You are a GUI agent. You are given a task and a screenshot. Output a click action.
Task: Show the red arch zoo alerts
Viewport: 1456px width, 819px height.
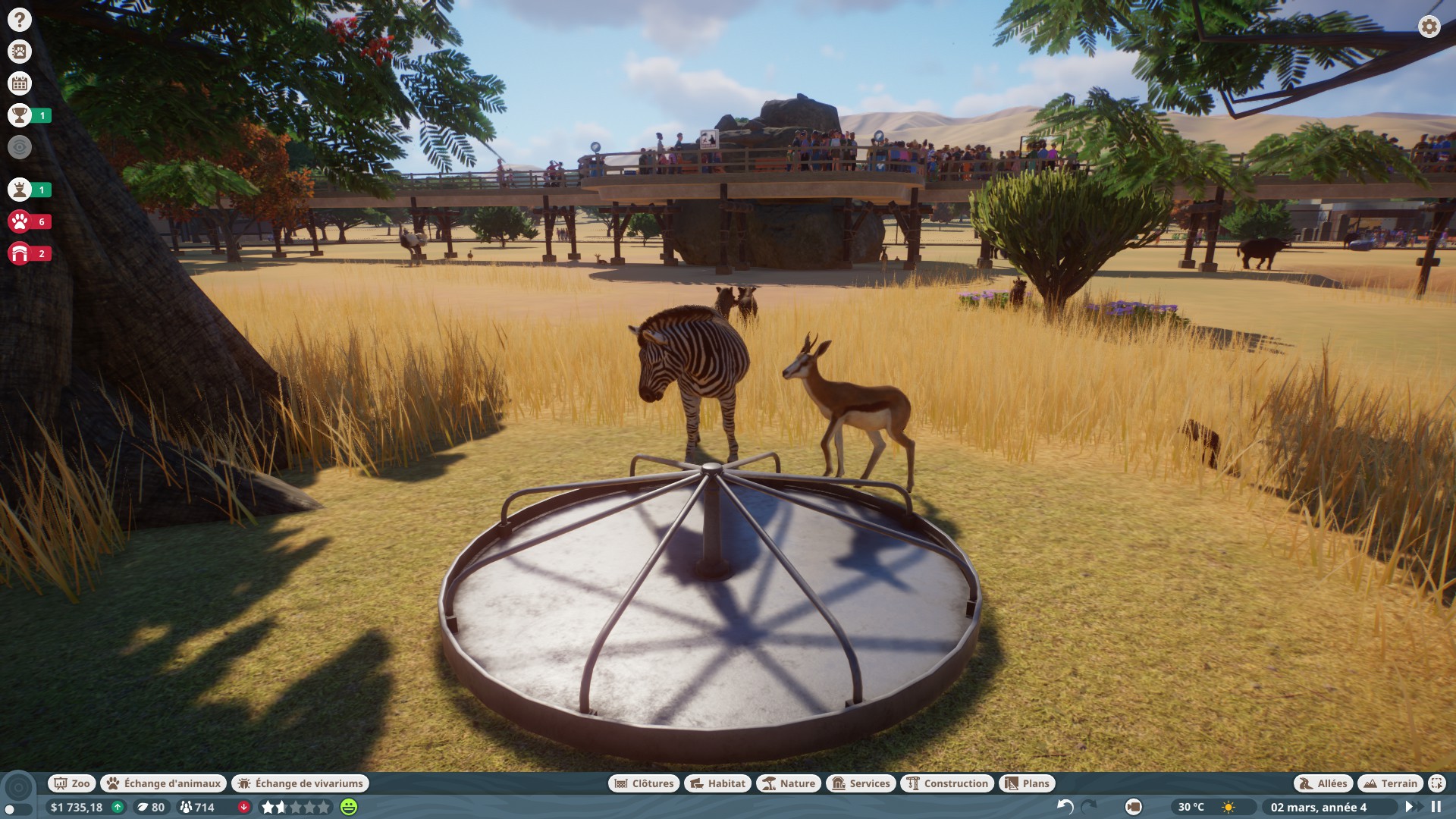point(20,253)
